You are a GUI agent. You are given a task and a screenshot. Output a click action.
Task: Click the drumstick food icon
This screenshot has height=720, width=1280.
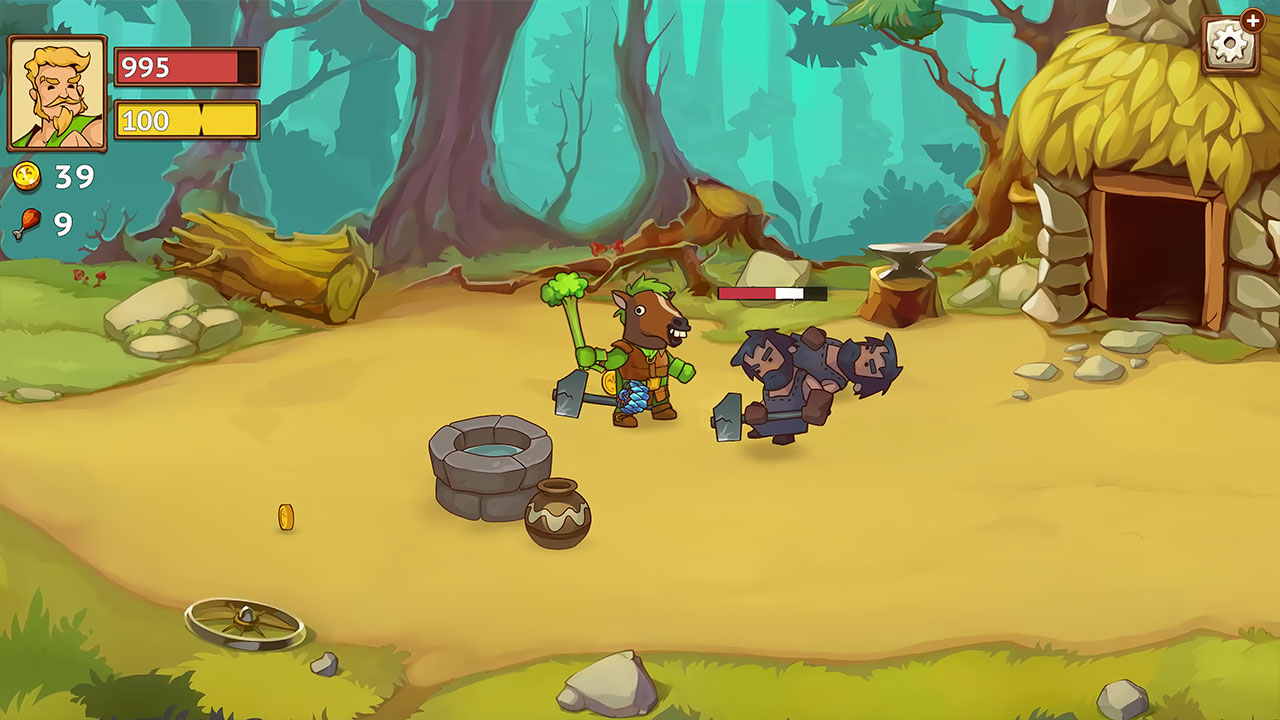coord(27,220)
